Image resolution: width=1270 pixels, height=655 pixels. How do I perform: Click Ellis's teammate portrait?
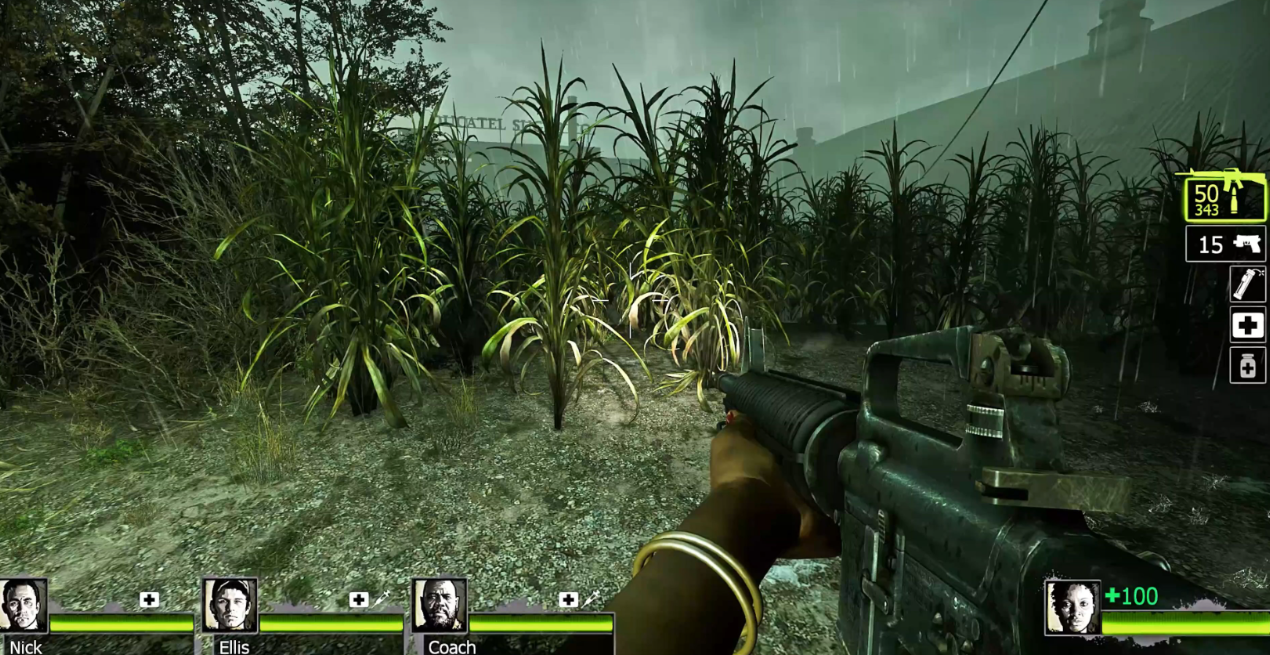pyautogui.click(x=230, y=605)
